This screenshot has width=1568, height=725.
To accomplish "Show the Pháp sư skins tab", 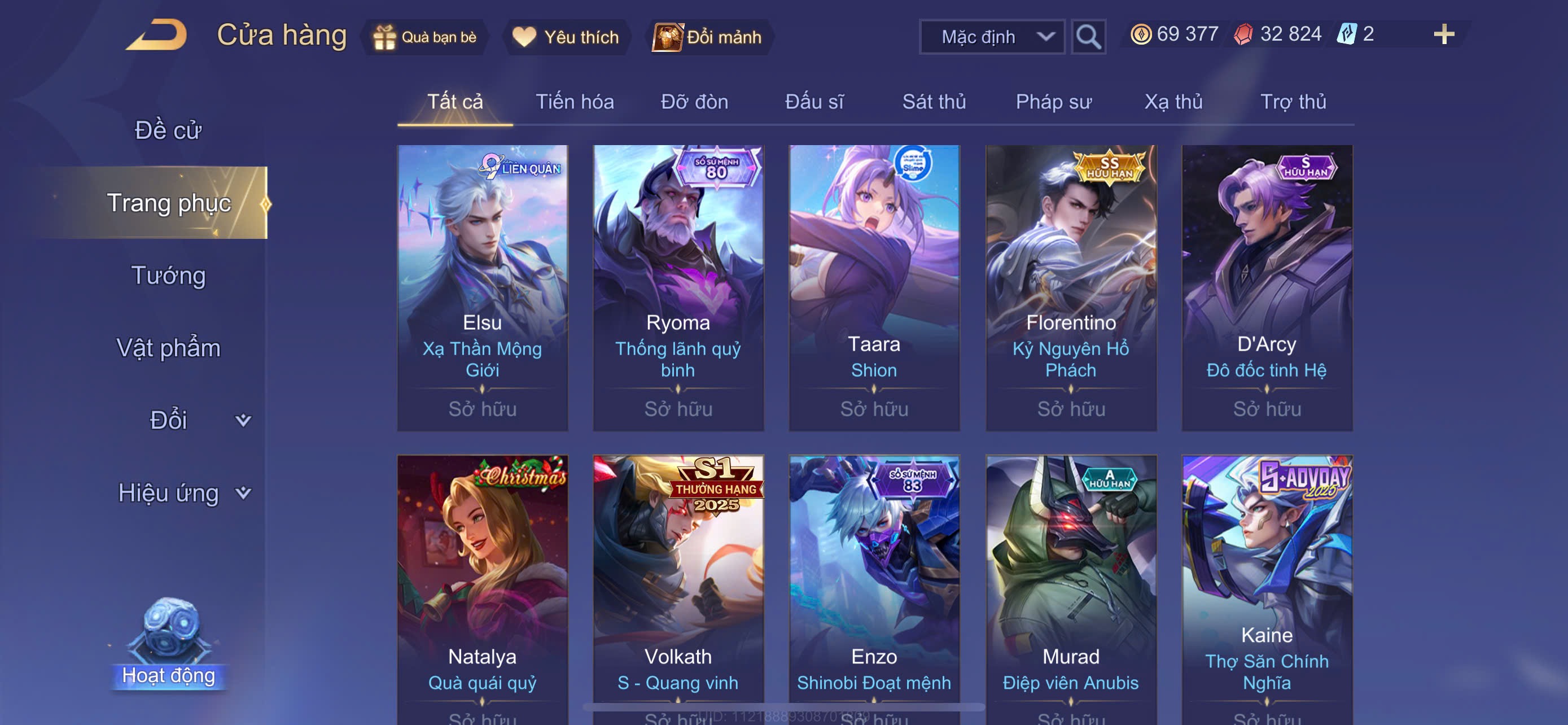I will tap(1053, 102).
